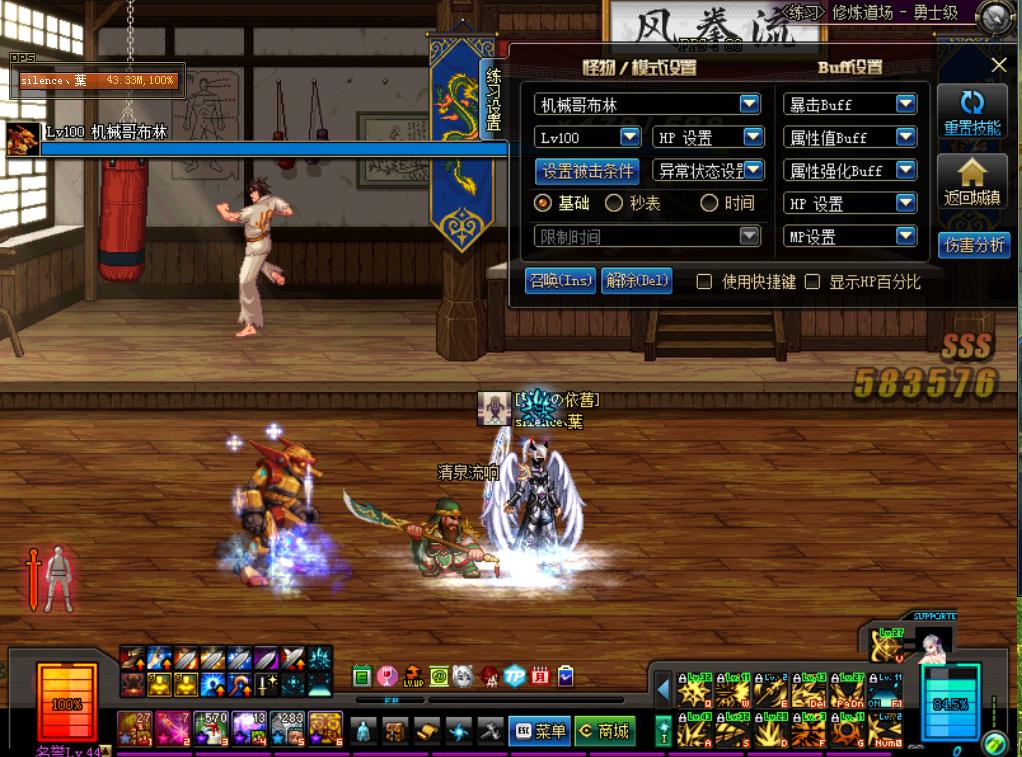
Task: Click the 设置被击条件 button
Action: [x=588, y=171]
